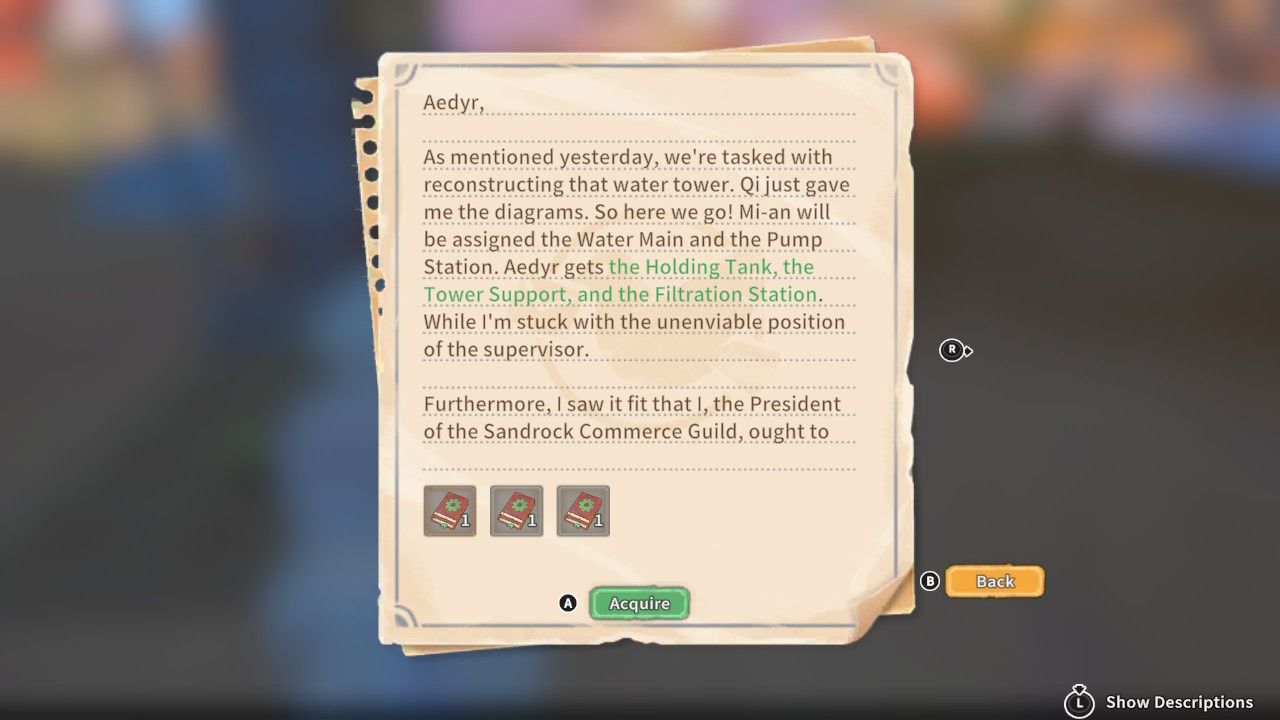The height and width of the screenshot is (720, 1280).
Task: Click the L button icon near Show Descriptions
Action: coord(1078,702)
